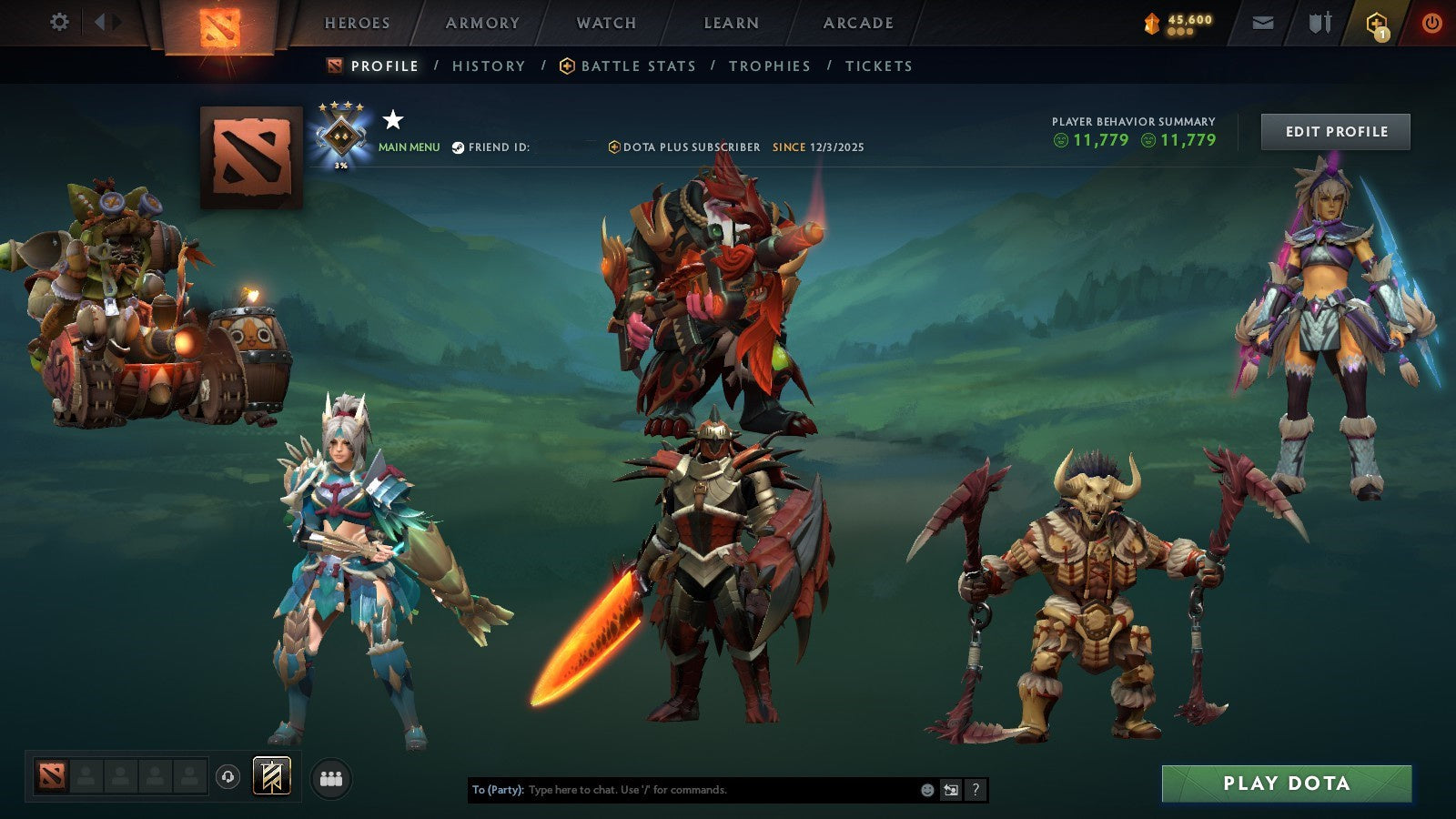
Task: Open the chat help question mark
Action: (976, 790)
